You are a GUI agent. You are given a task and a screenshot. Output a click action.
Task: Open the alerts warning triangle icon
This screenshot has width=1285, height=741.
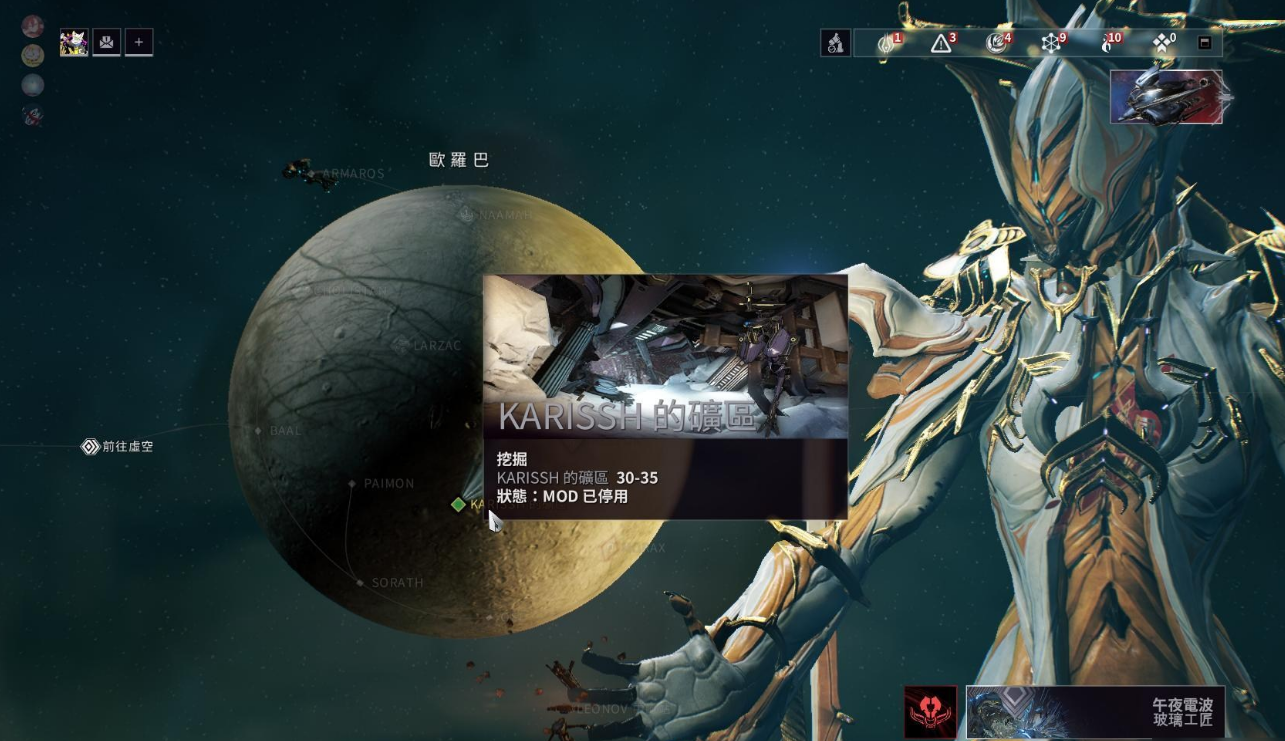(940, 43)
